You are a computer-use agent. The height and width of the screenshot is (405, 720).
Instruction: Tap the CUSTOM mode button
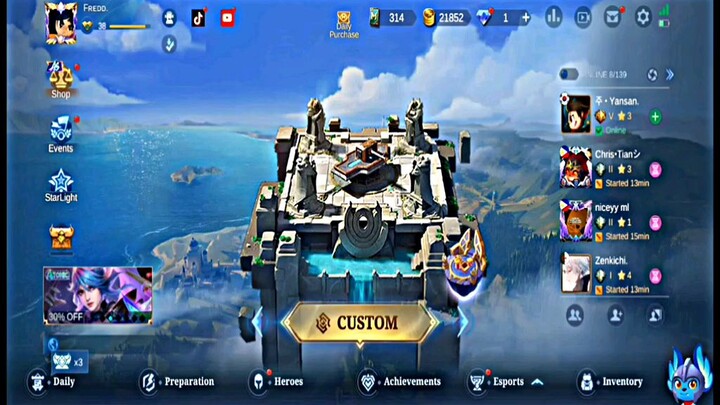360,324
